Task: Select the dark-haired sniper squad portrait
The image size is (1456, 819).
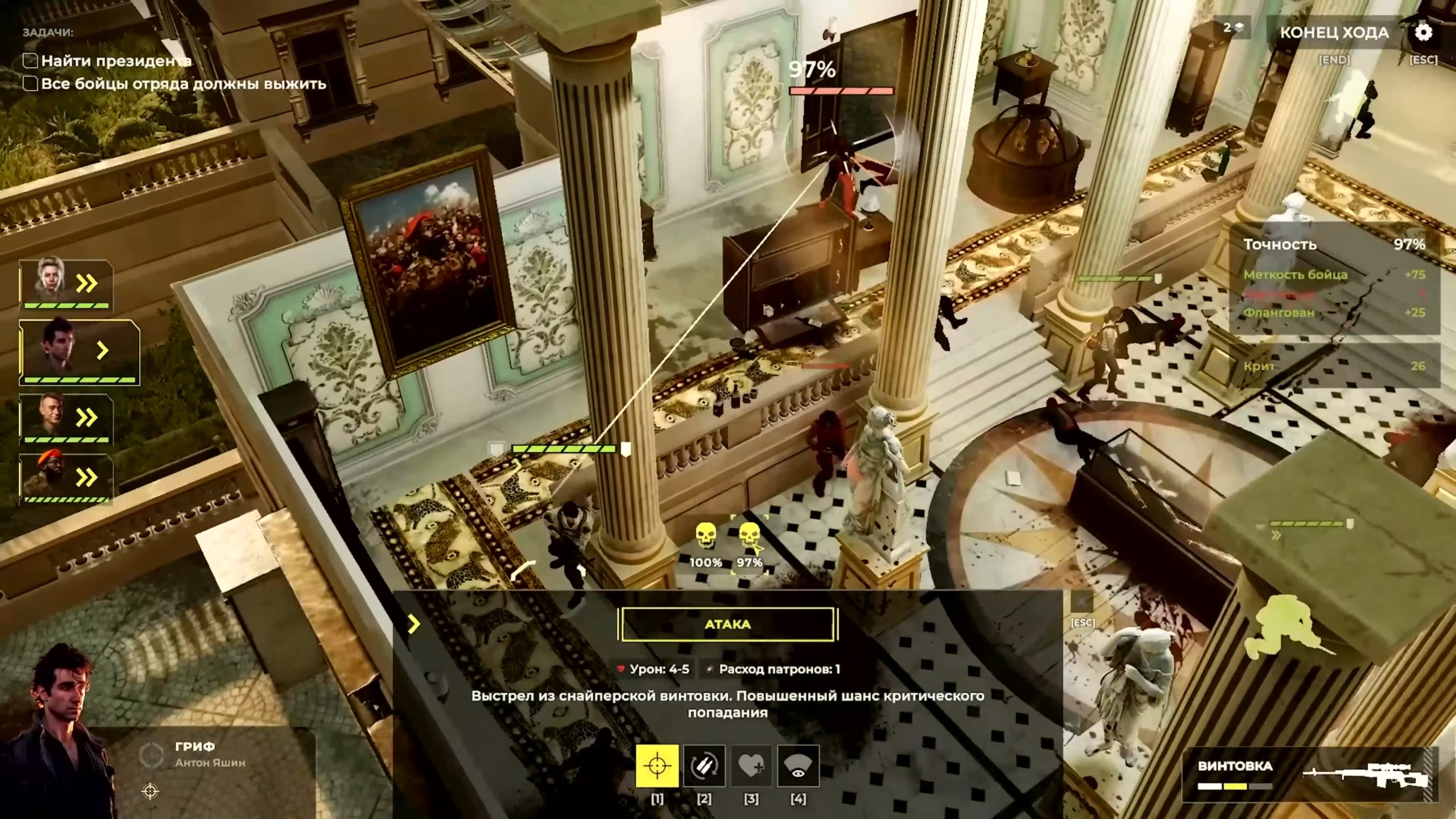Action: pyautogui.click(x=78, y=351)
